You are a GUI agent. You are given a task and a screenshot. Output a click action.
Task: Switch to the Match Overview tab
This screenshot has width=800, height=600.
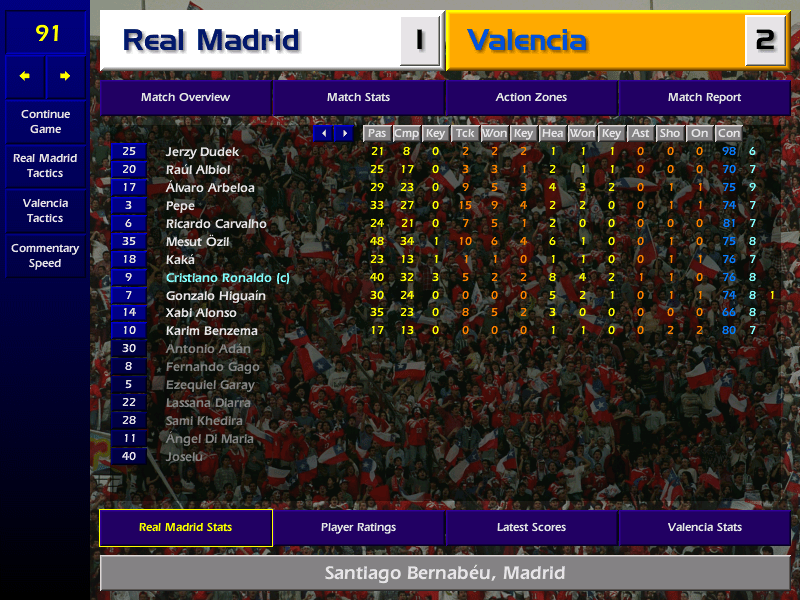(185, 98)
